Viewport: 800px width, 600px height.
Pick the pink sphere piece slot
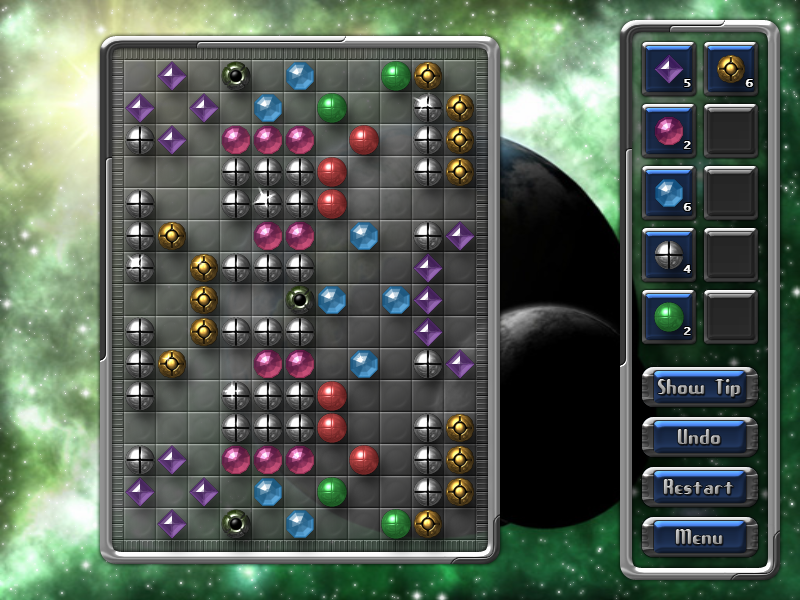[x=668, y=131]
